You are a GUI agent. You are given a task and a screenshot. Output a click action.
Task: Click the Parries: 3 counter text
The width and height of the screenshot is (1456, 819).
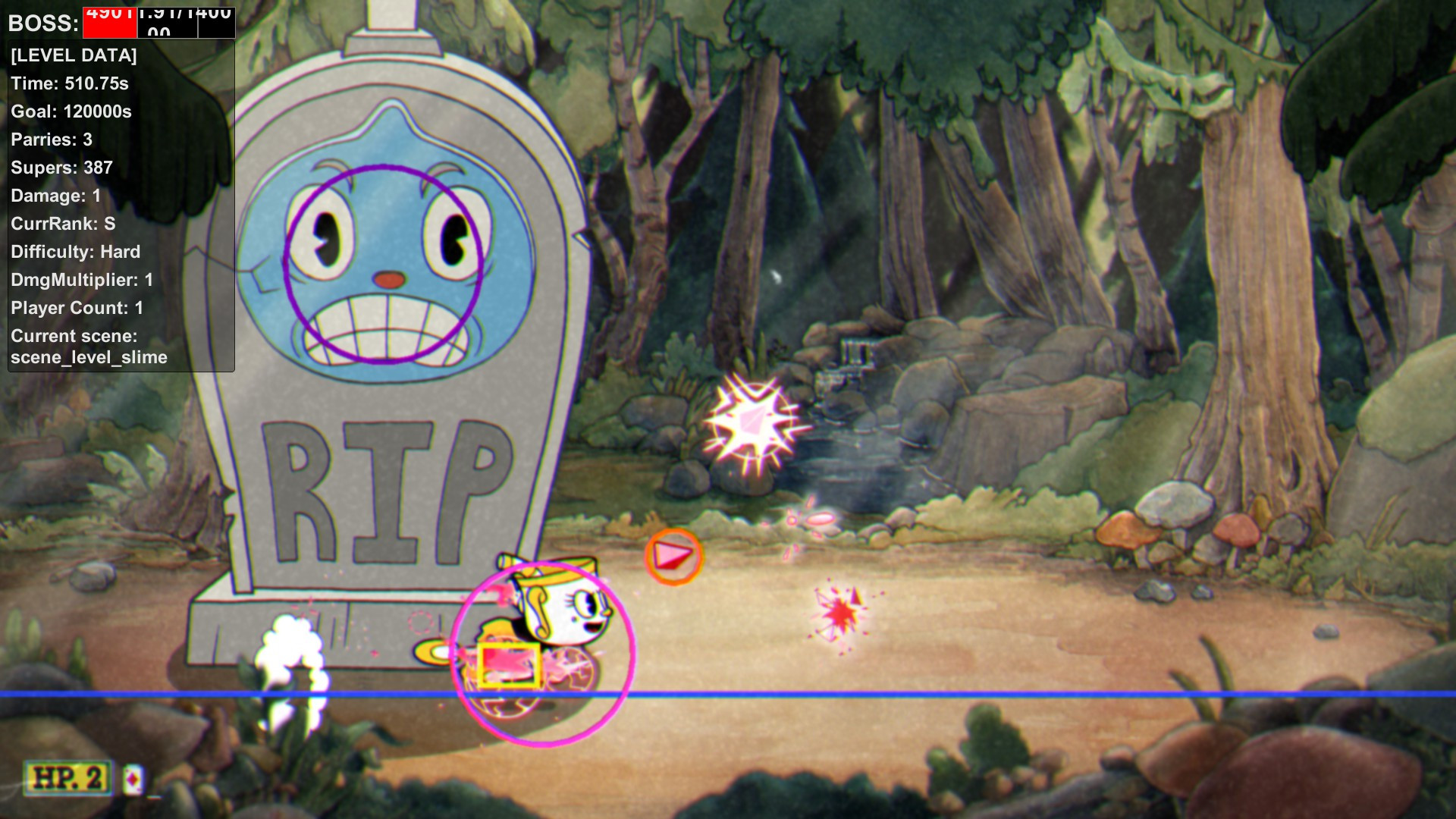pyautogui.click(x=51, y=140)
